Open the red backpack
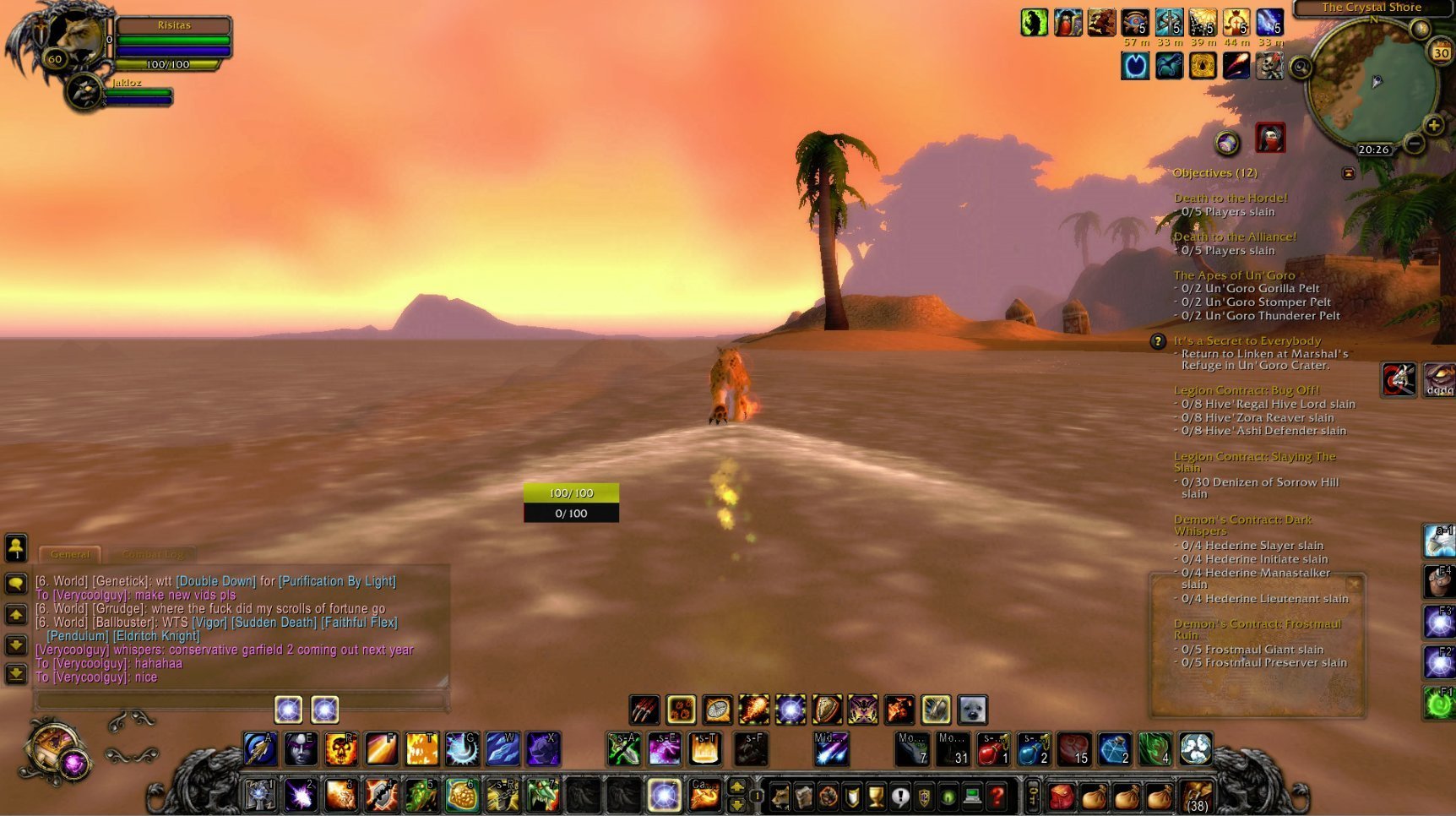 pos(1062,796)
